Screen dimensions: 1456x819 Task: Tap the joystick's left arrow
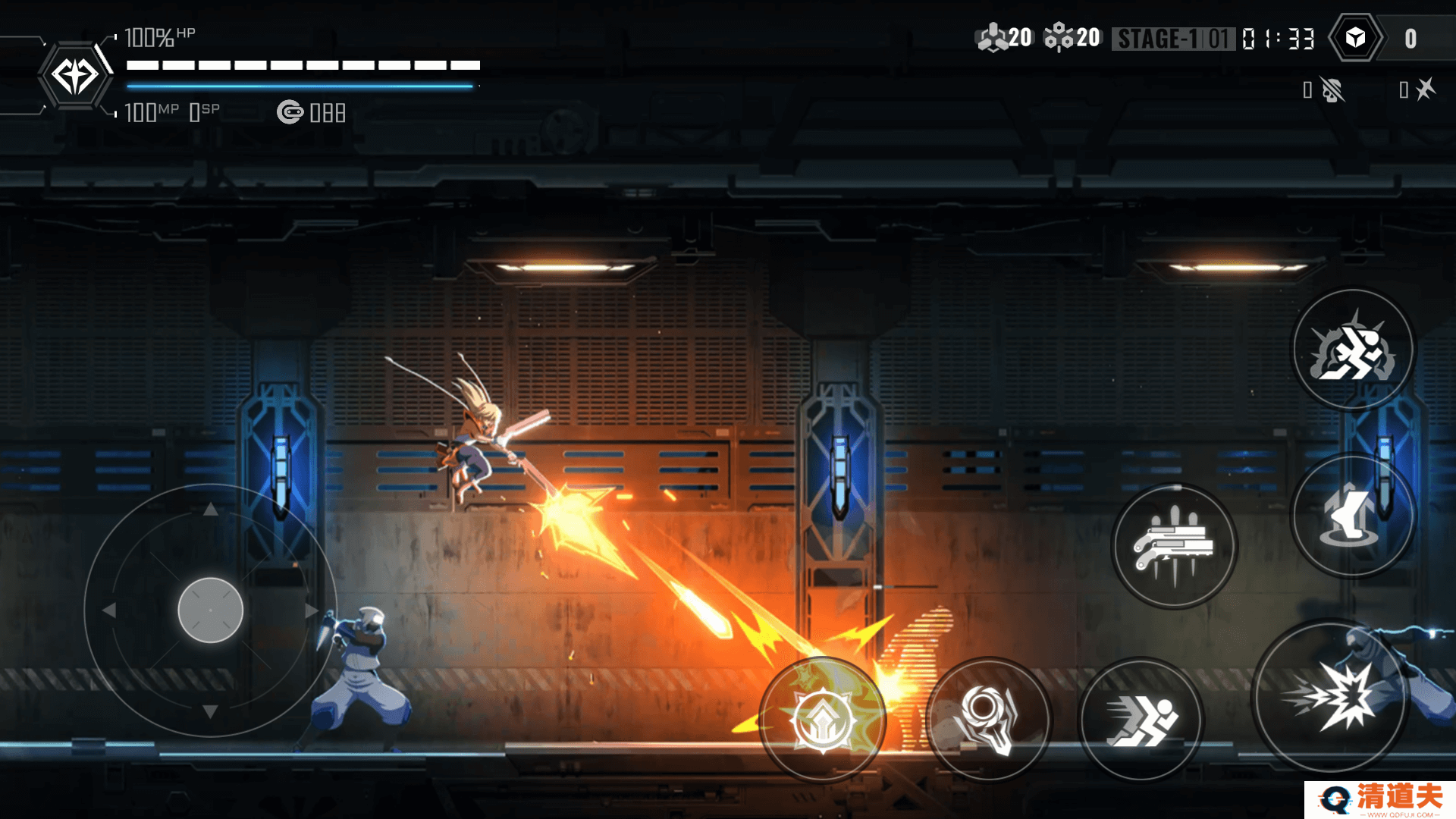pos(109,610)
